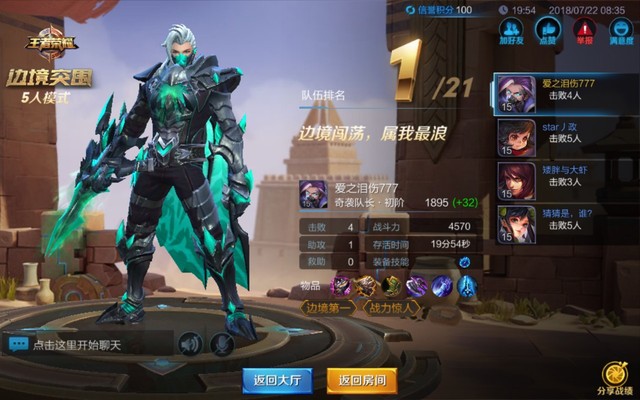Share results with 分享战绩 button
640x400 pixels.
pos(615,378)
